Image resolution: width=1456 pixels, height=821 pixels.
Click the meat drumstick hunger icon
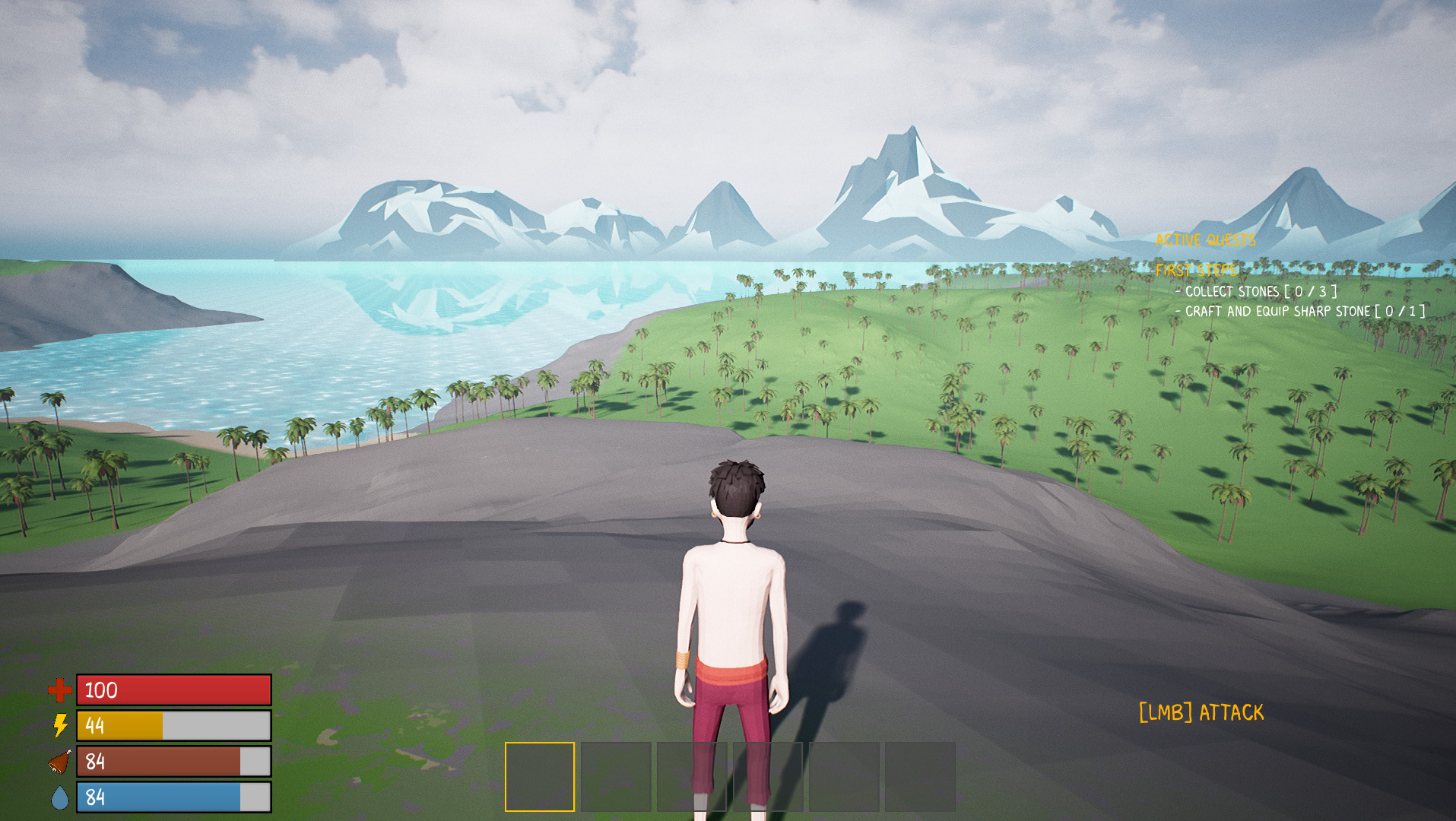[61, 759]
